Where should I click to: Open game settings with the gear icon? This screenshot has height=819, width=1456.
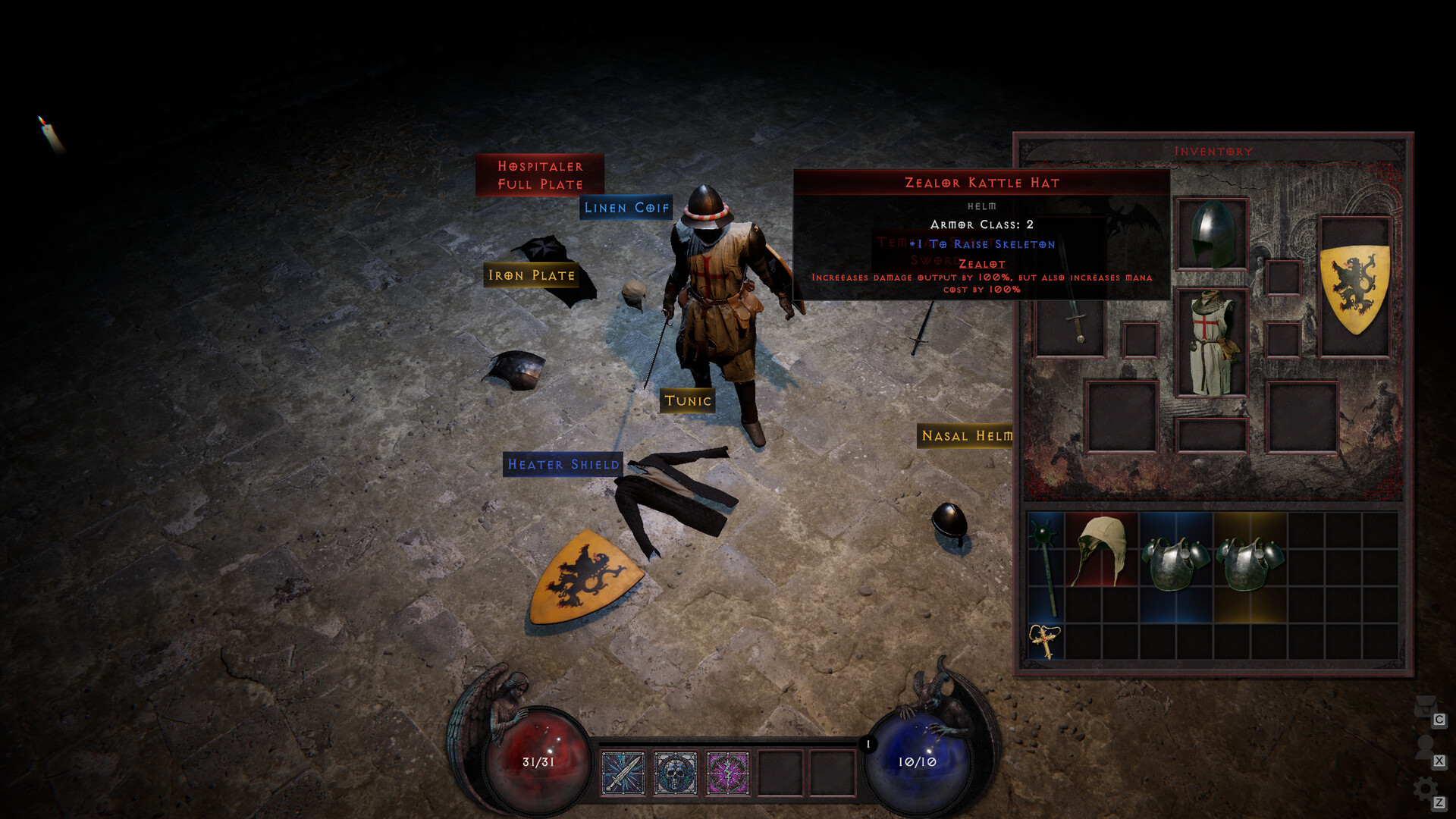(x=1425, y=787)
